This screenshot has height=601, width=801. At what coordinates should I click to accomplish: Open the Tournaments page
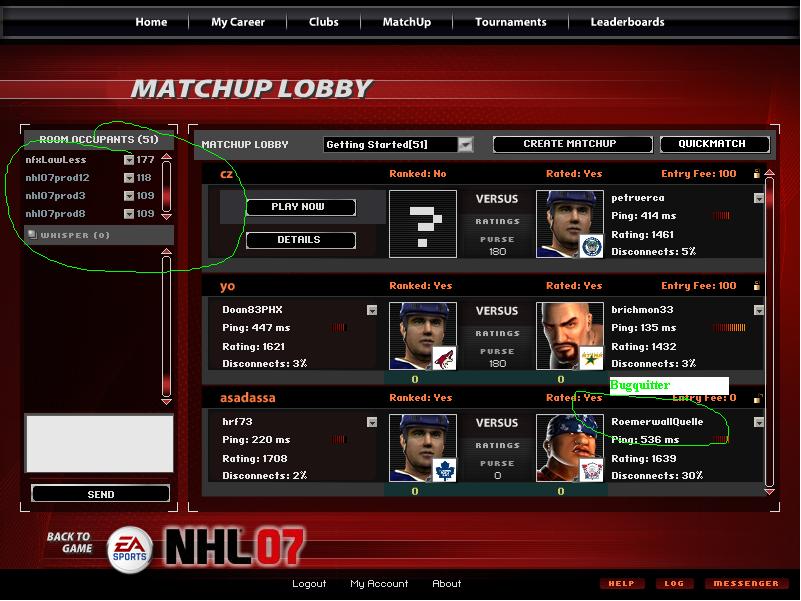pos(510,22)
